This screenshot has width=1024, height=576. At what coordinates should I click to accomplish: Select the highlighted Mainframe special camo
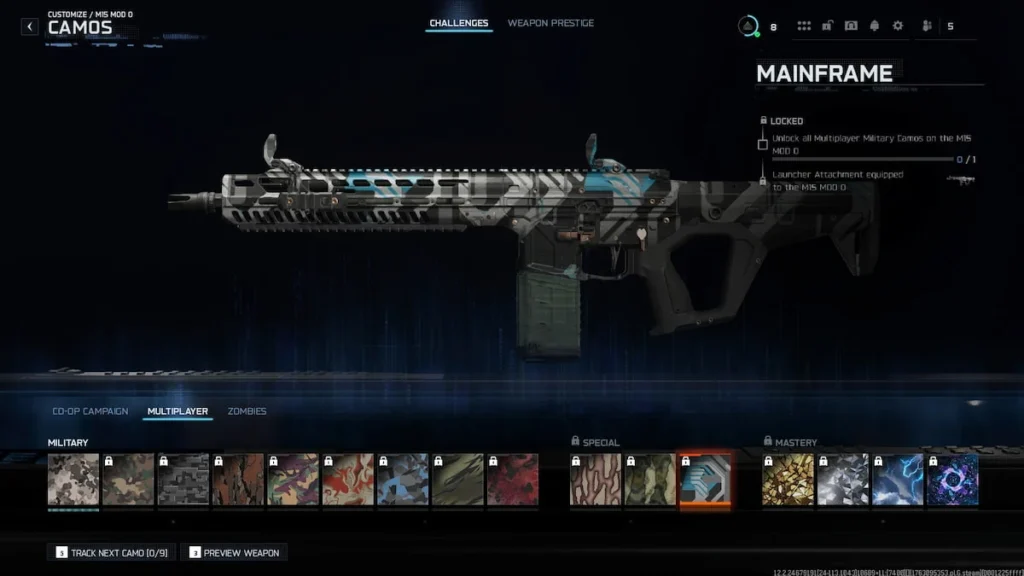pos(705,480)
